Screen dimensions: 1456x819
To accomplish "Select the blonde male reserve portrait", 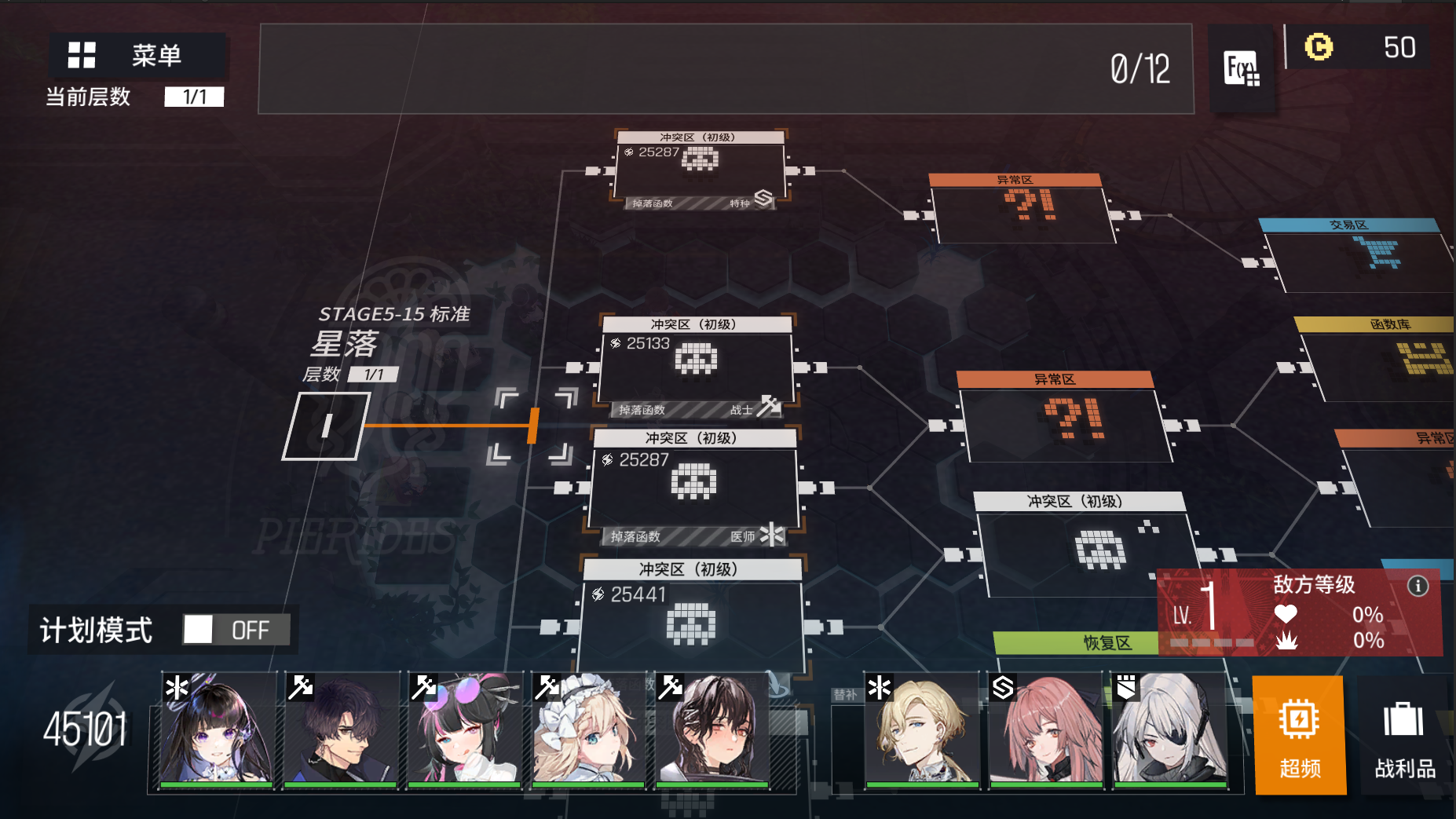I will pos(922,730).
